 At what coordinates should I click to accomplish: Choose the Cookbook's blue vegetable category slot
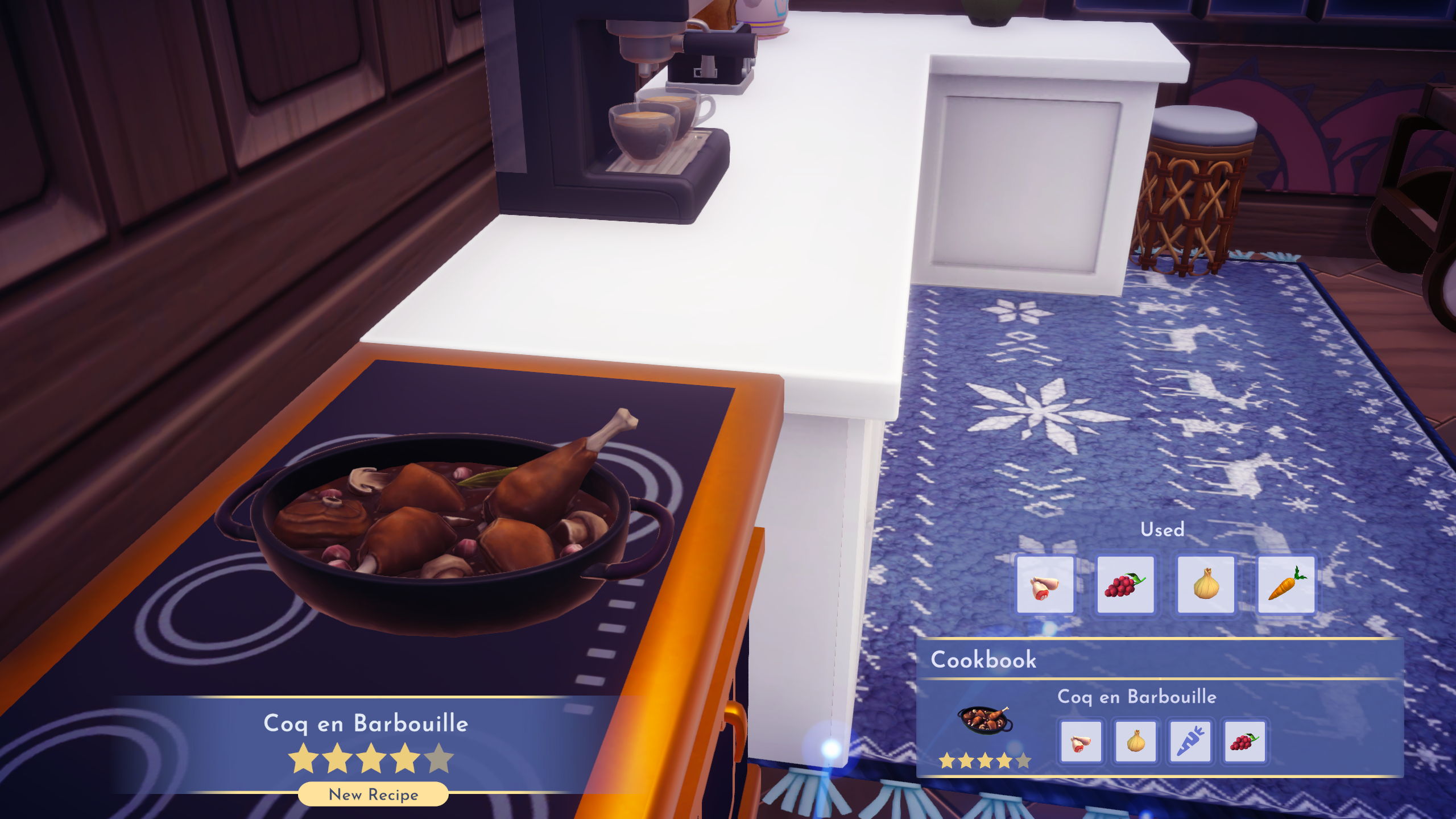point(1190,742)
